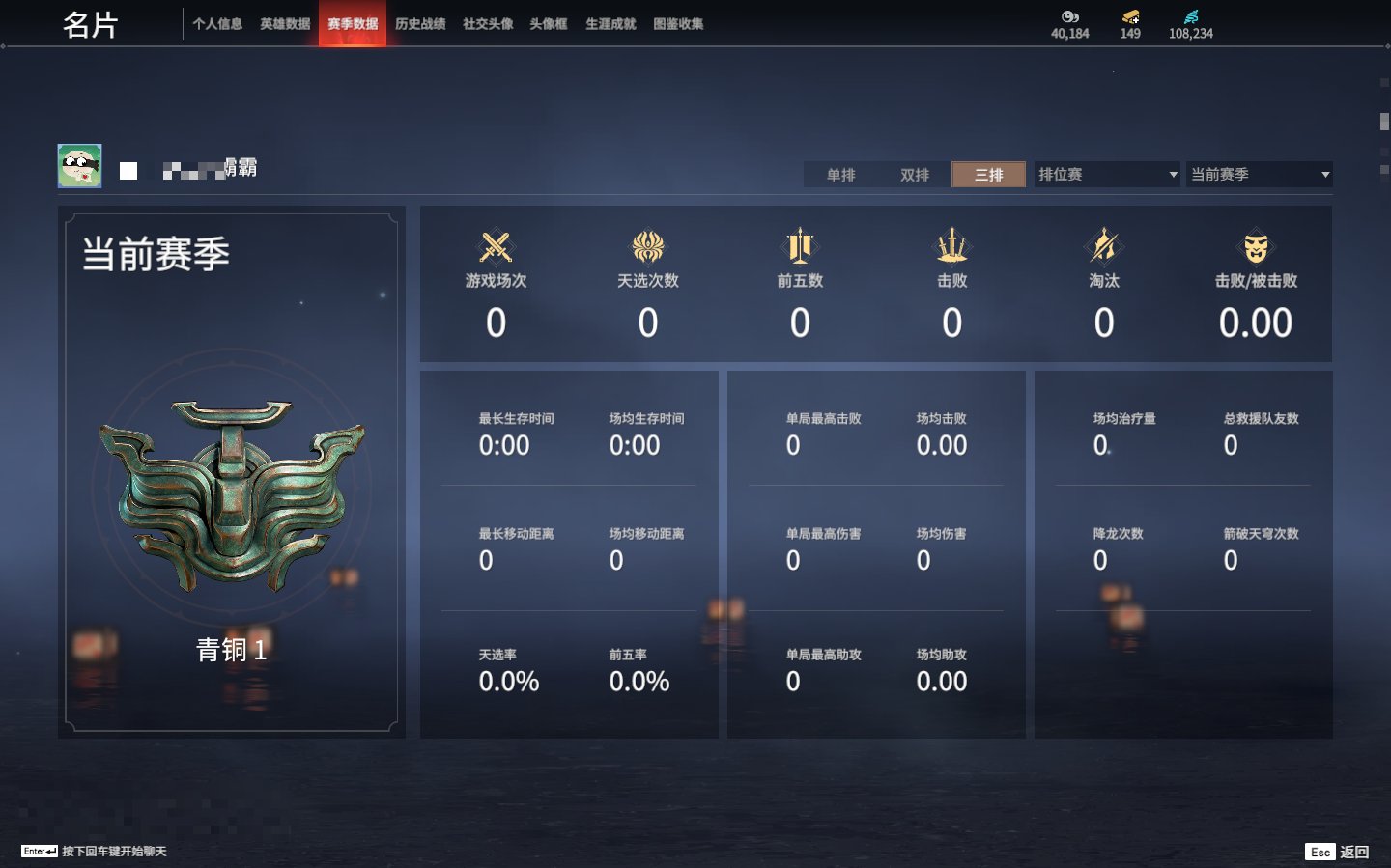1391x868 pixels.
Task: Select the 三排 trio mode filter
Action: 988,175
